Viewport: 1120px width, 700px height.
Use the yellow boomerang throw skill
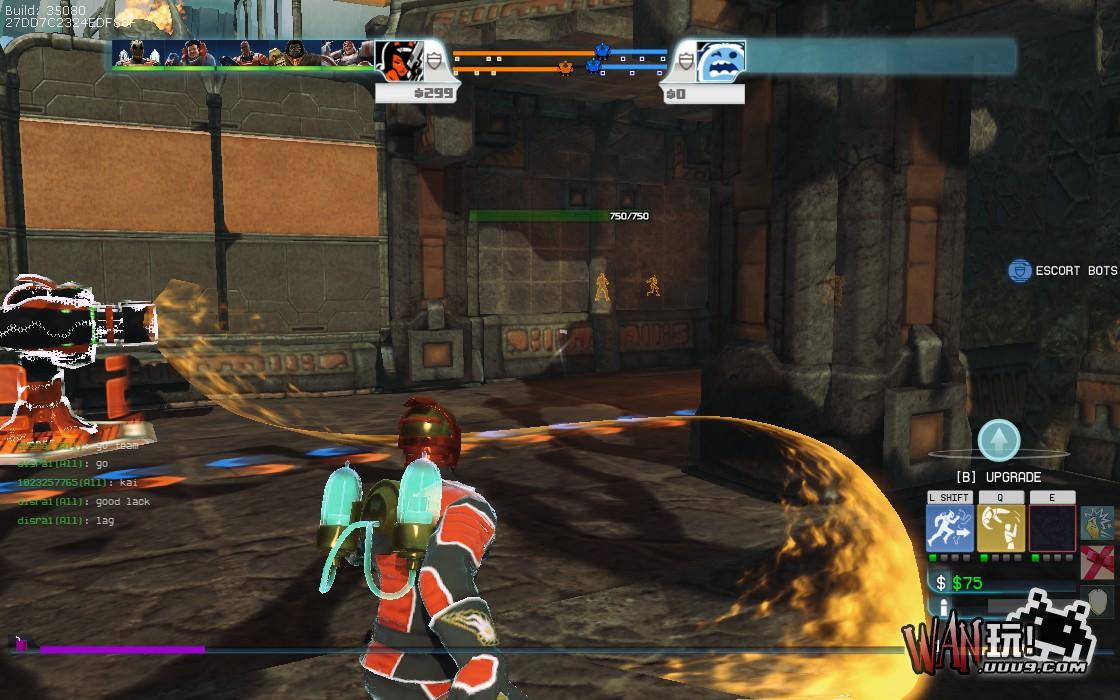coord(1000,528)
